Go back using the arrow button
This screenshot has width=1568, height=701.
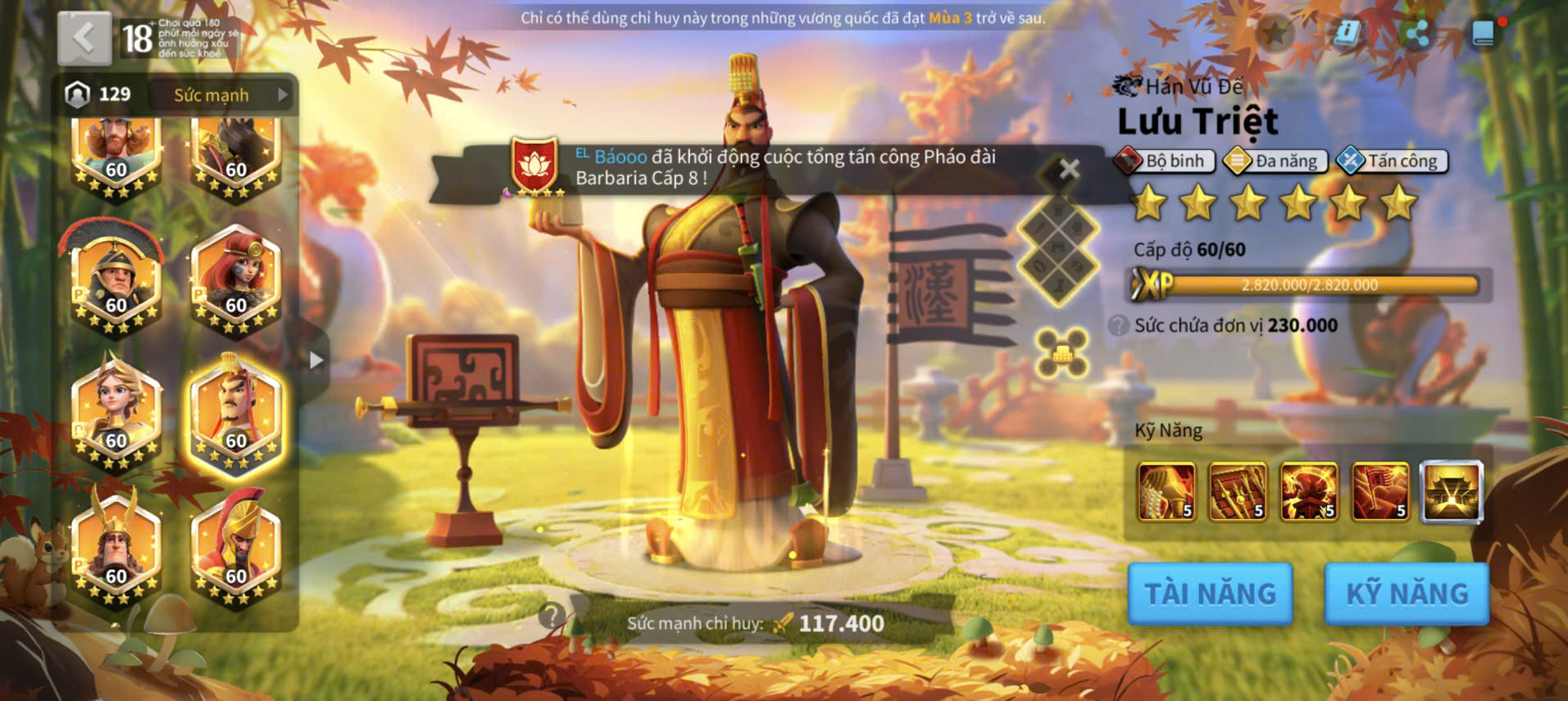(84, 39)
